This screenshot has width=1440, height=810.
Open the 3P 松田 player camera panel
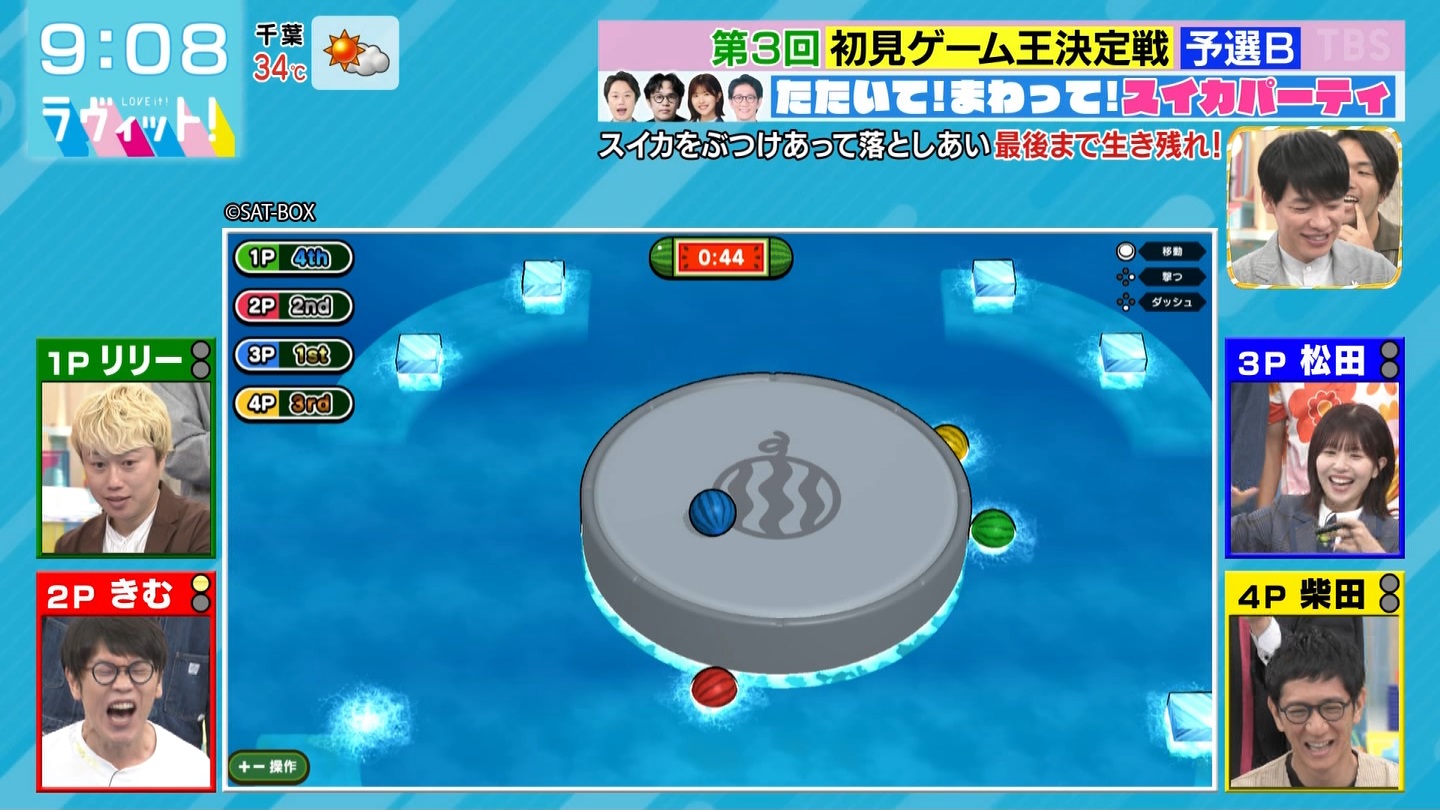tap(1314, 448)
